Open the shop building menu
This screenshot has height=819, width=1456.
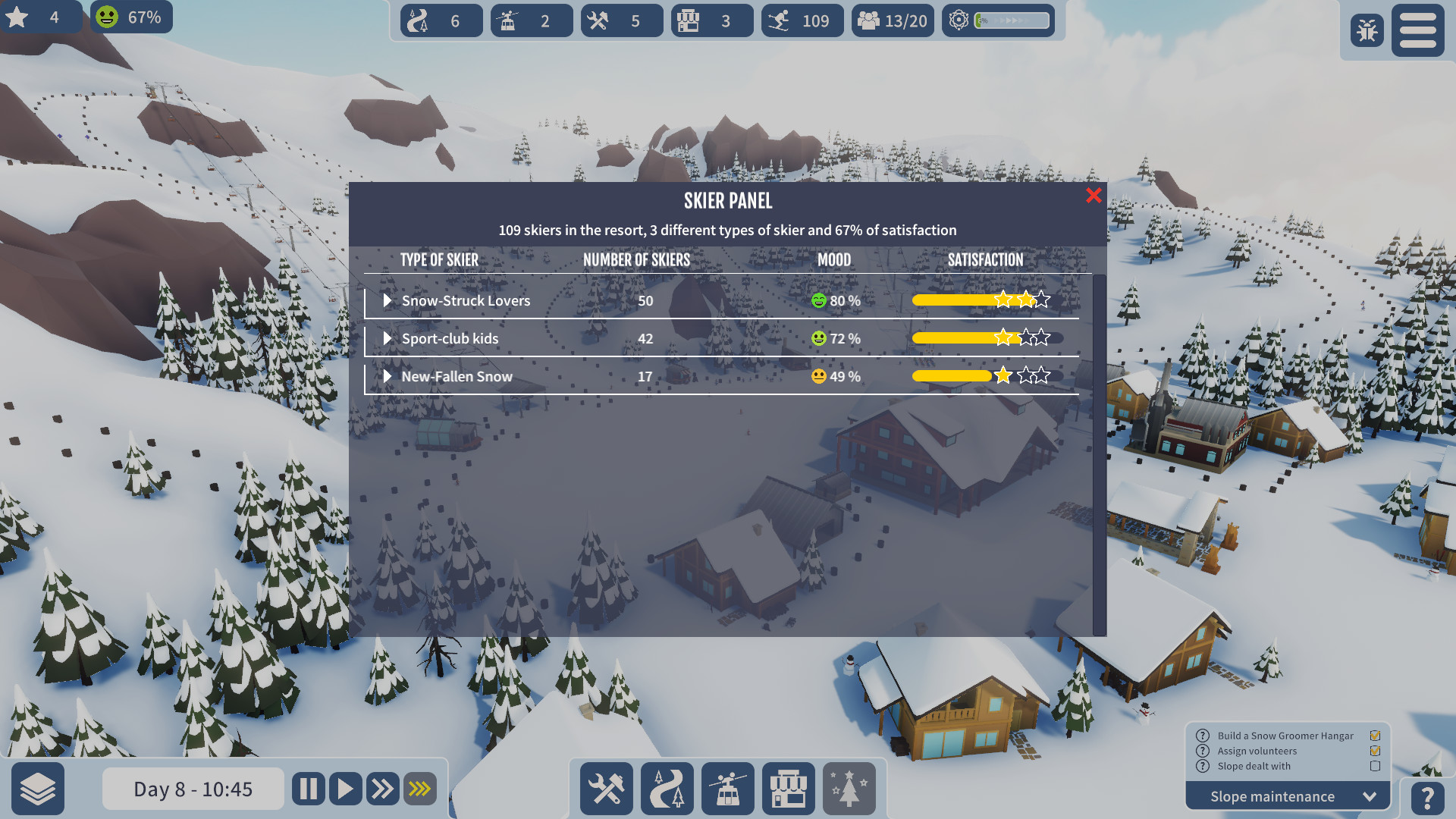(x=788, y=789)
